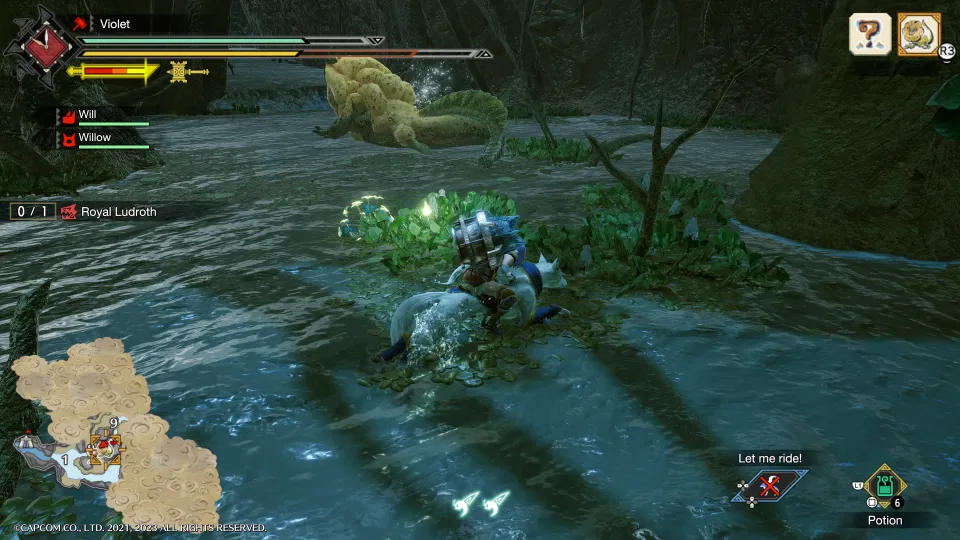
Task: Select the highlighted monster portrait icon
Action: (919, 34)
